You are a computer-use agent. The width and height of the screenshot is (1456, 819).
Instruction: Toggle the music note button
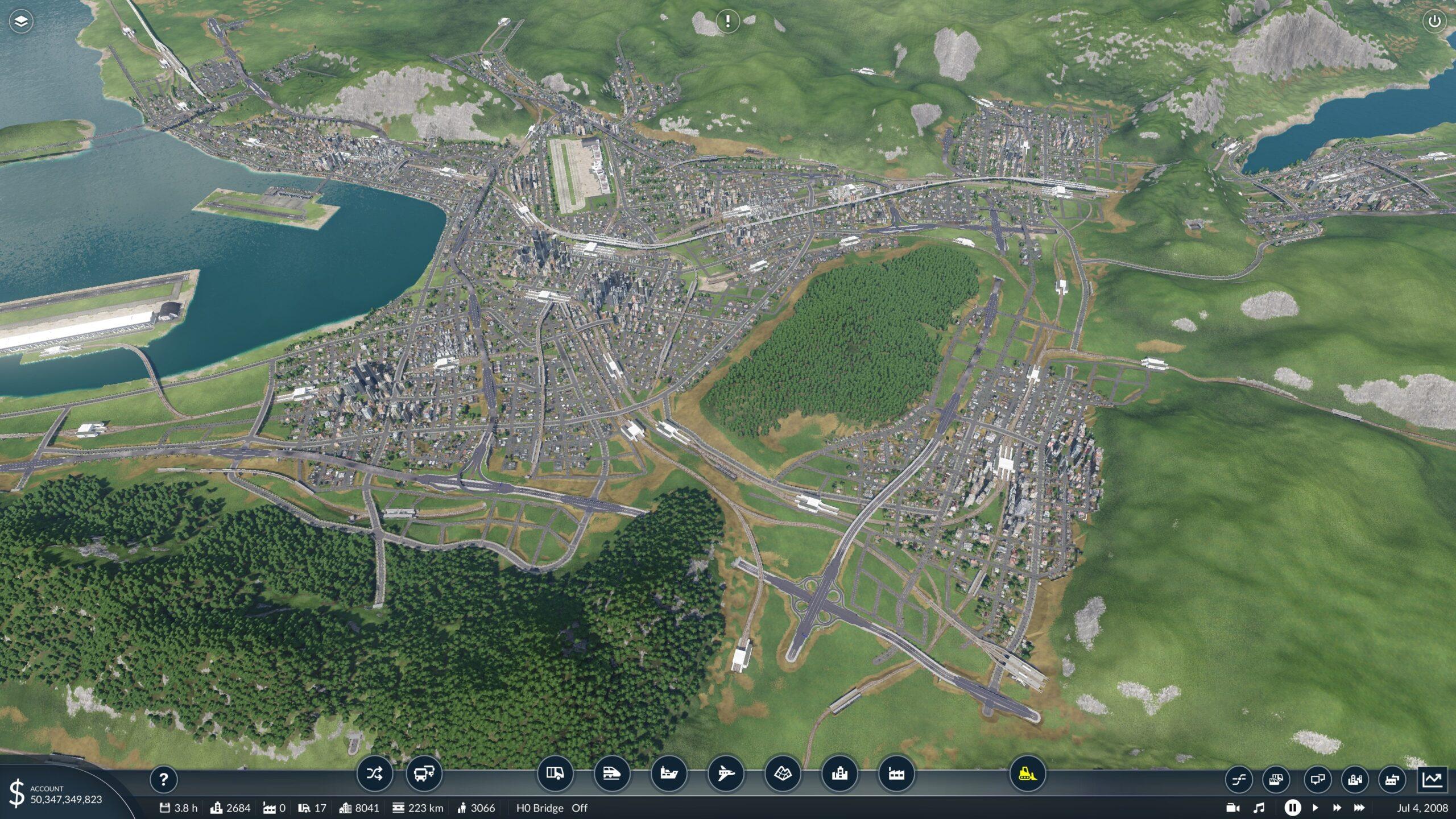[1259, 808]
